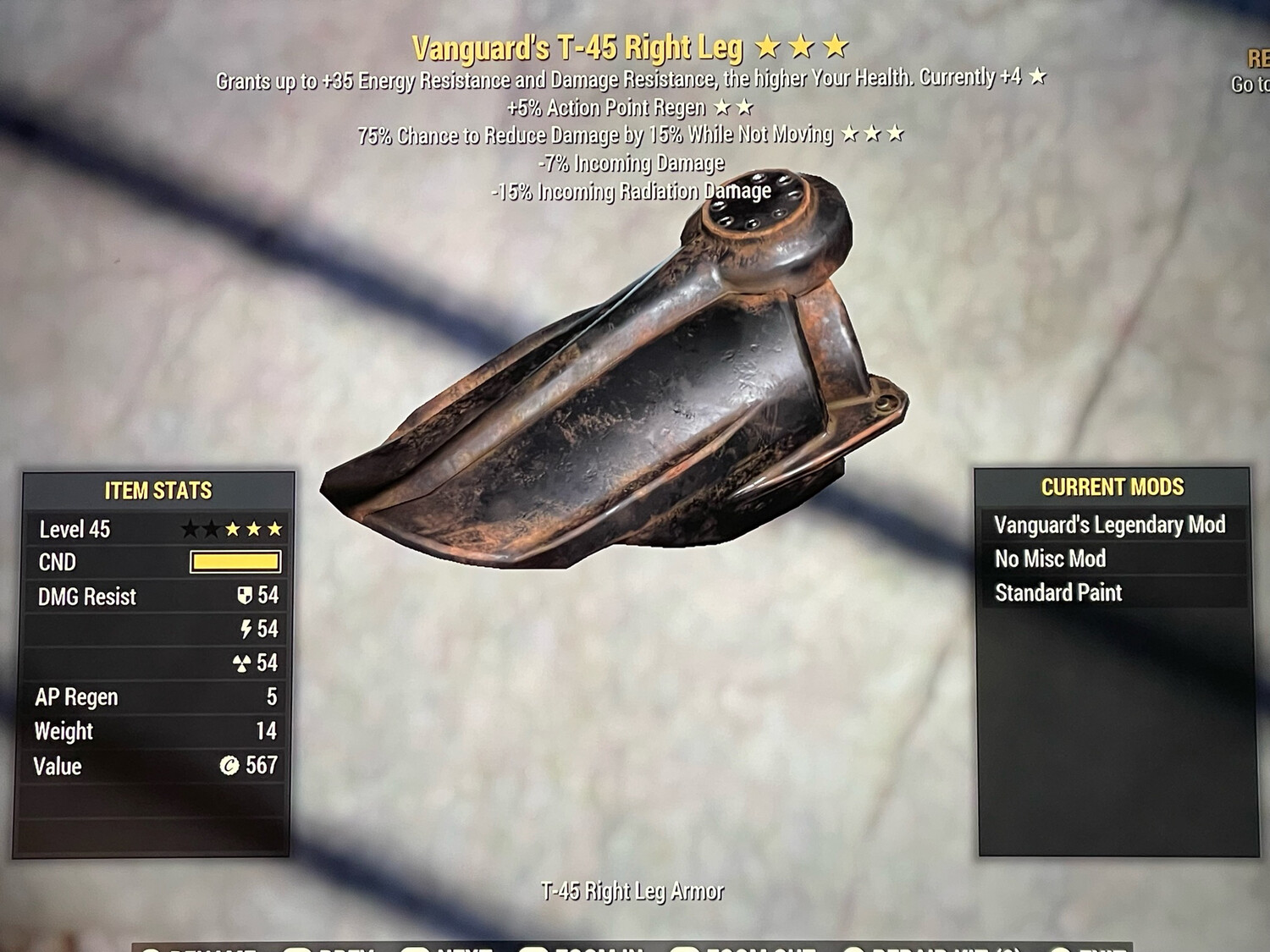The width and height of the screenshot is (1270, 952).
Task: Select the Vanguard's Legendary Mod entry
Action: pos(1112,525)
